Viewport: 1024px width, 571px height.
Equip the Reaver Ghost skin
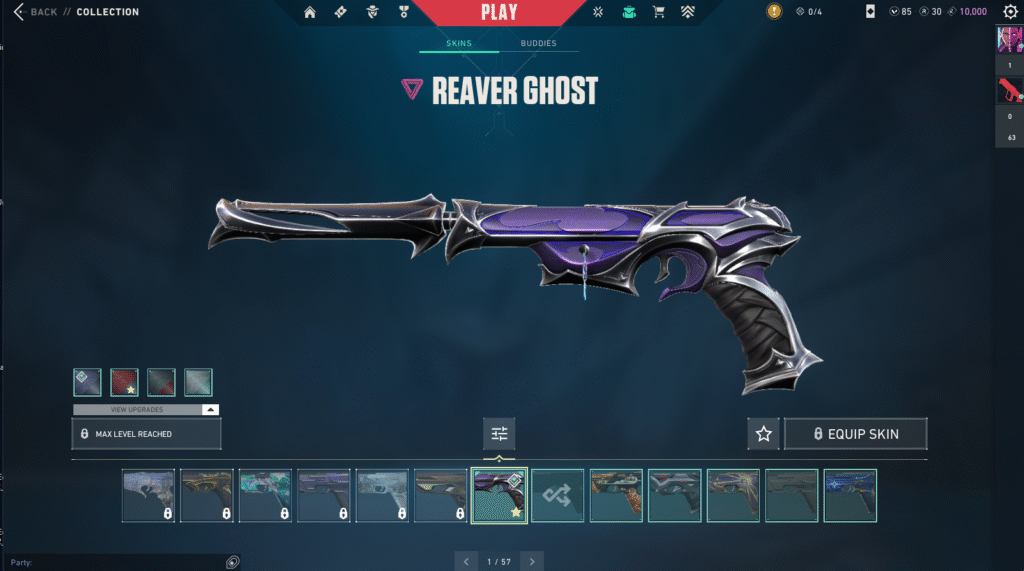click(x=856, y=434)
